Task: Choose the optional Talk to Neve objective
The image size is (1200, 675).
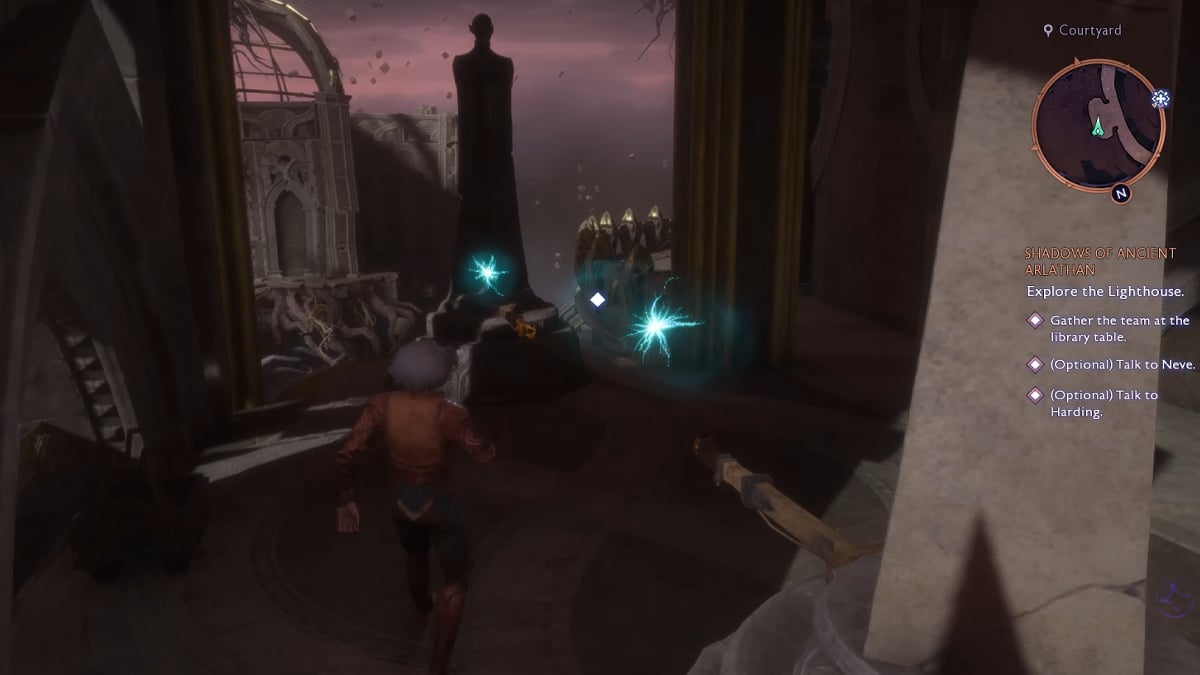Action: pos(1121,365)
